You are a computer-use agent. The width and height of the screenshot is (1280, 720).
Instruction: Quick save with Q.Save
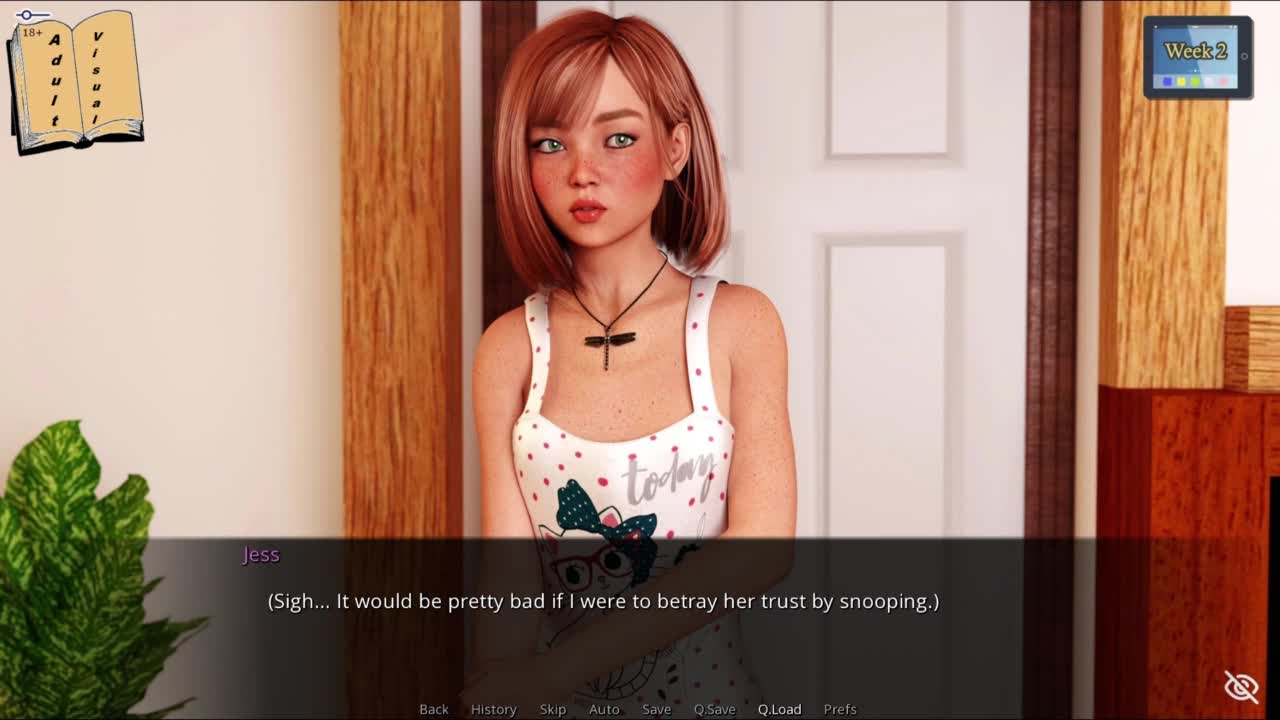[714, 709]
